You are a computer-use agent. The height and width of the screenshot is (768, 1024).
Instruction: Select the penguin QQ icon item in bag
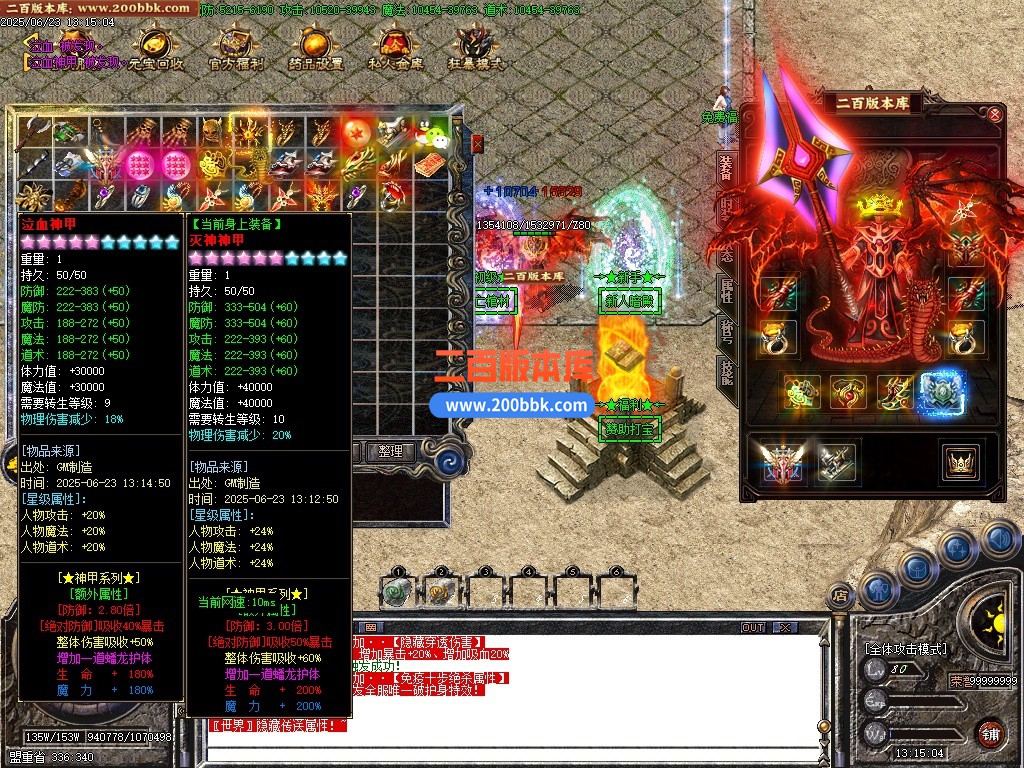(x=430, y=131)
